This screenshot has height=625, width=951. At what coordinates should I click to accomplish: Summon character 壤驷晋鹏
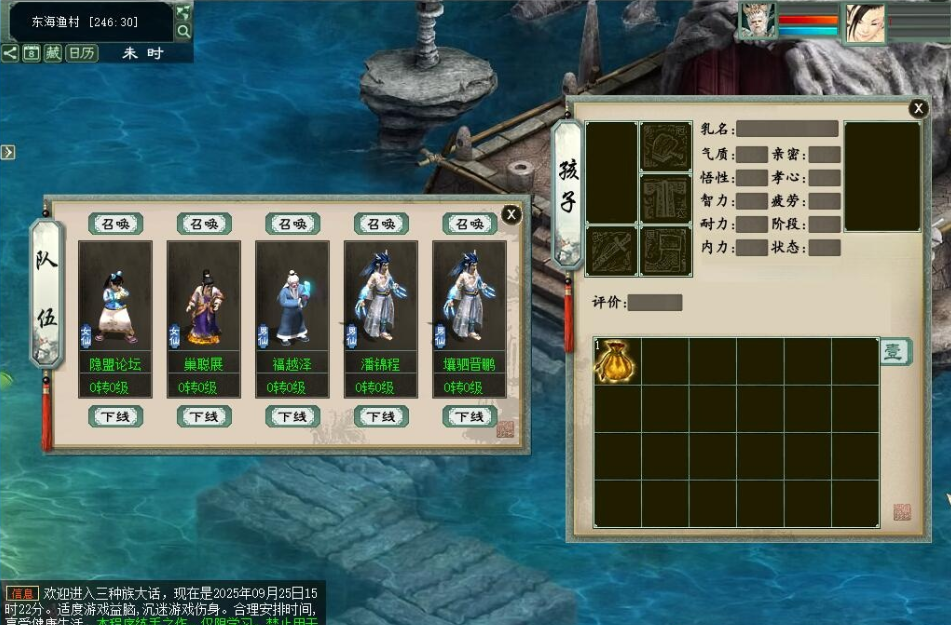click(469, 224)
